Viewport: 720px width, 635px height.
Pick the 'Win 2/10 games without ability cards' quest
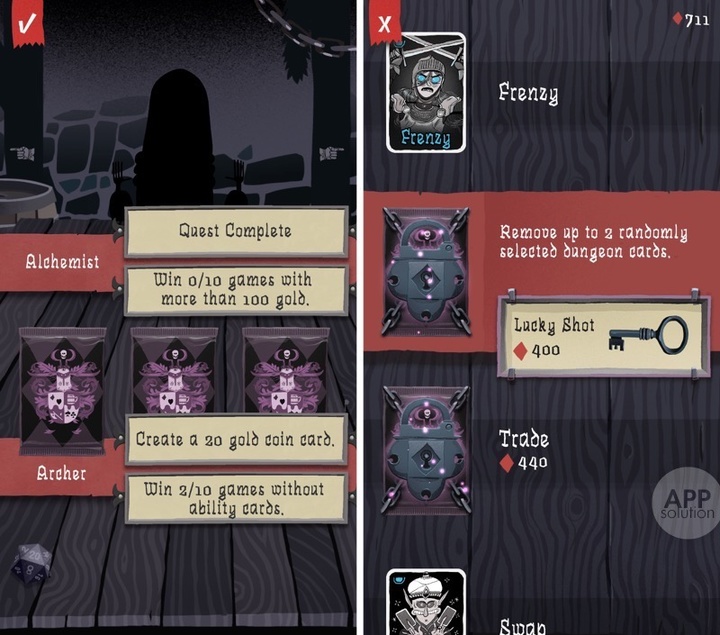coord(235,498)
